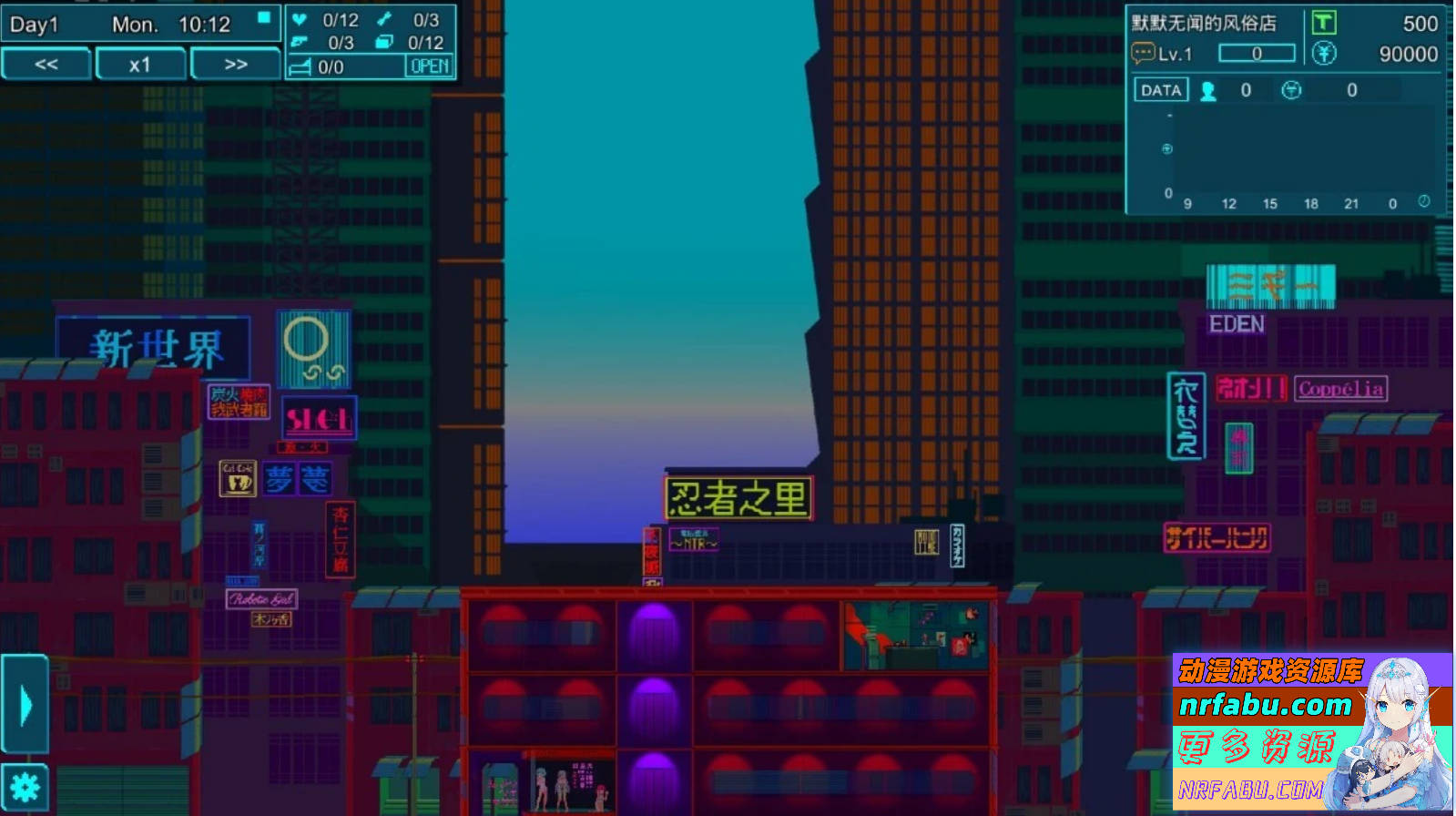Click the Lv.1 experience progress bar

pyautogui.click(x=1257, y=53)
